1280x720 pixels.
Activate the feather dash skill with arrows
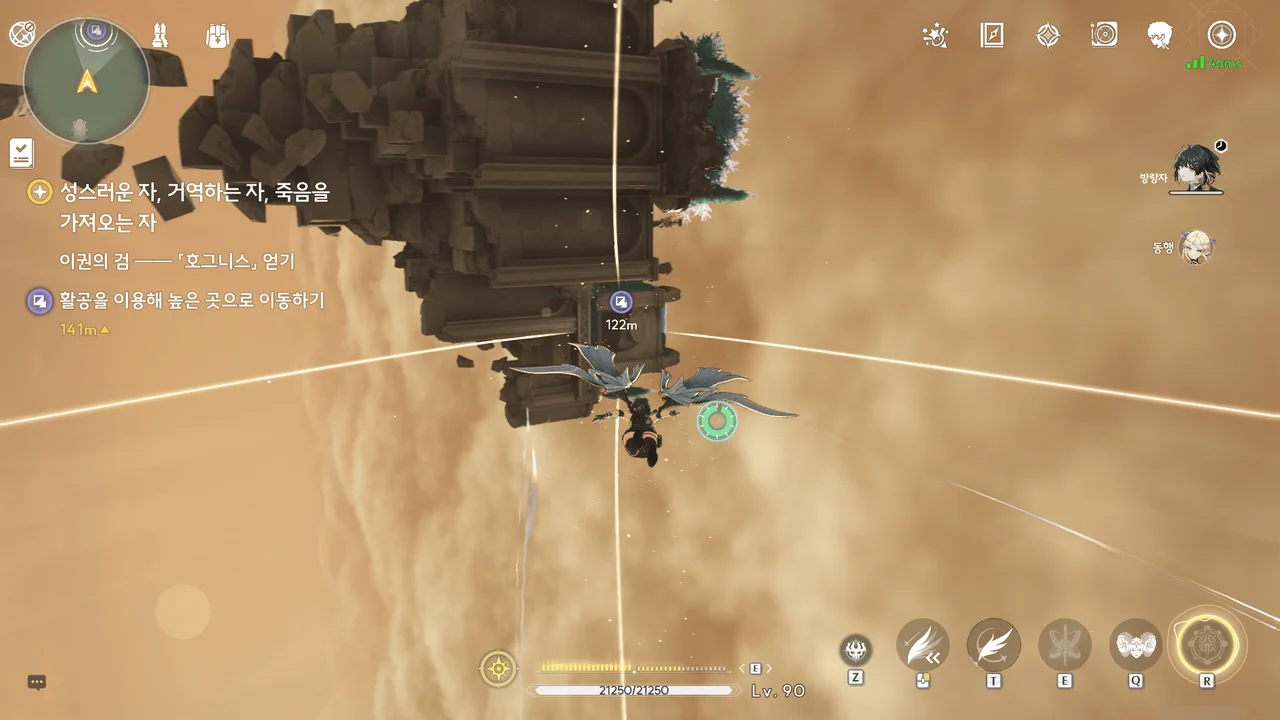[922, 645]
